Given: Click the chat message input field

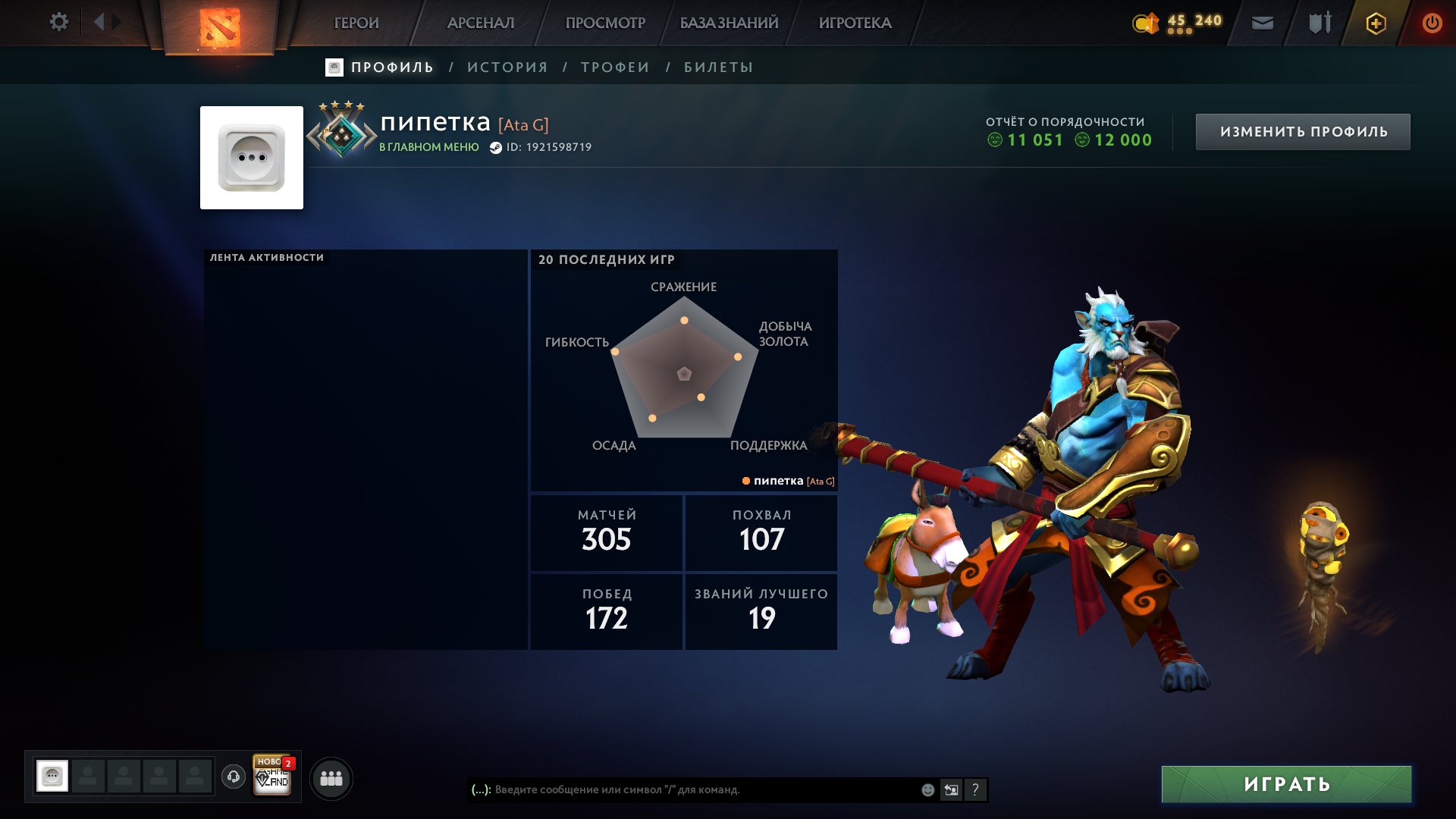Looking at the screenshot, I should pyautogui.click(x=682, y=789).
